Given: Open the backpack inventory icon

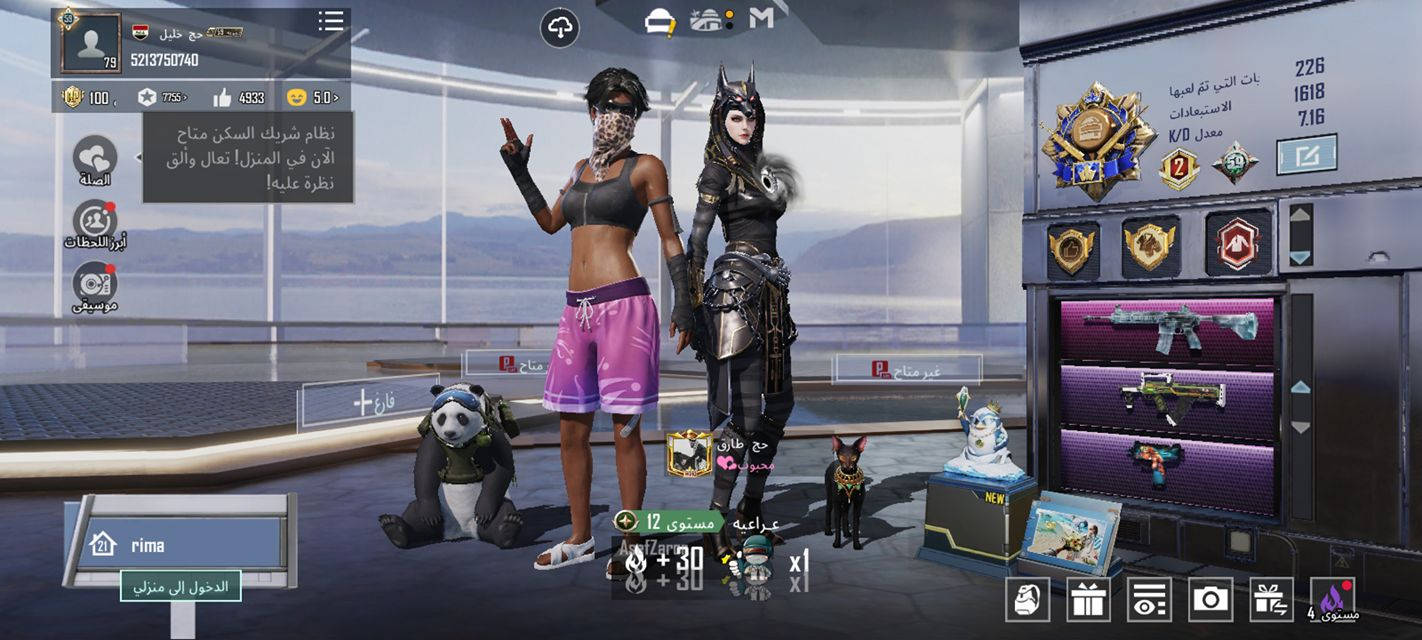Looking at the screenshot, I should point(1026,599).
